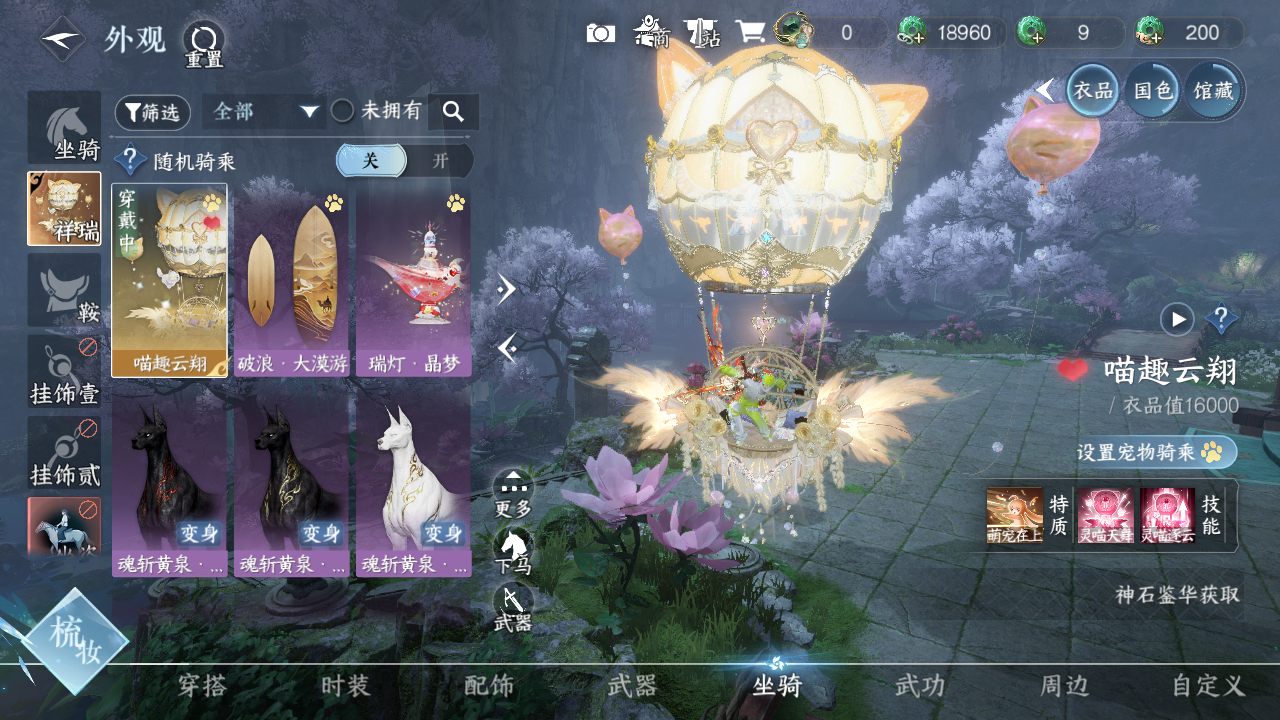Switch to the 祥瑞 side category
1280x720 pixels.
coord(64,208)
